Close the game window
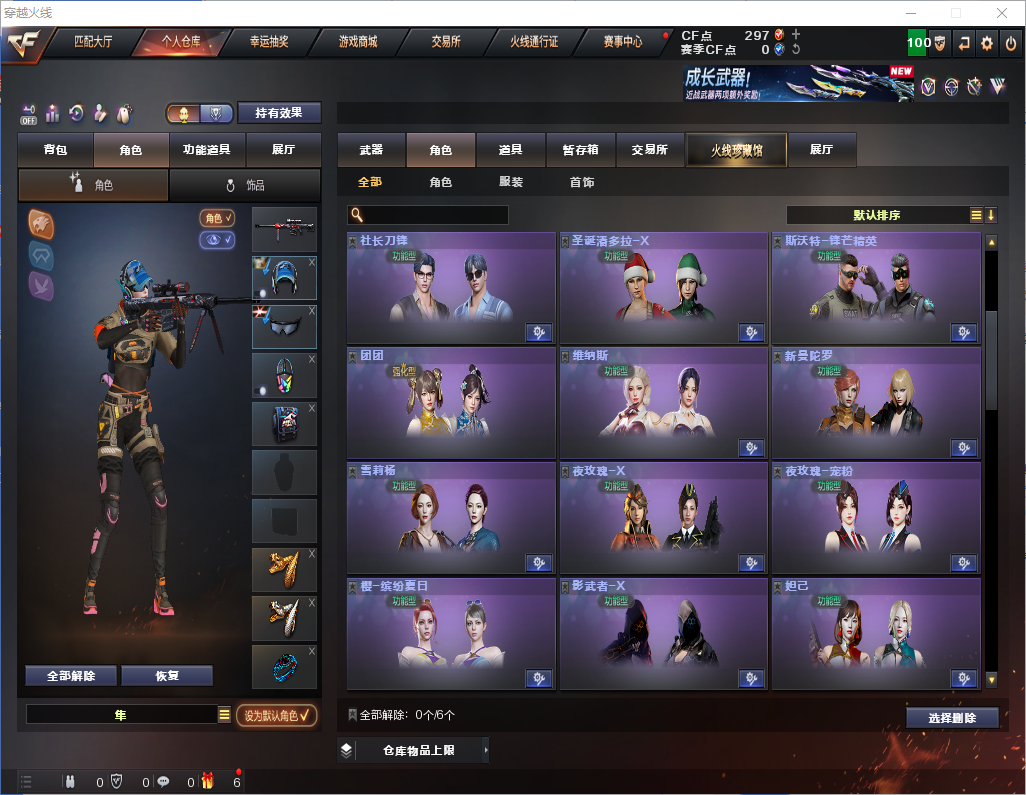1026x795 pixels. [x=1002, y=13]
